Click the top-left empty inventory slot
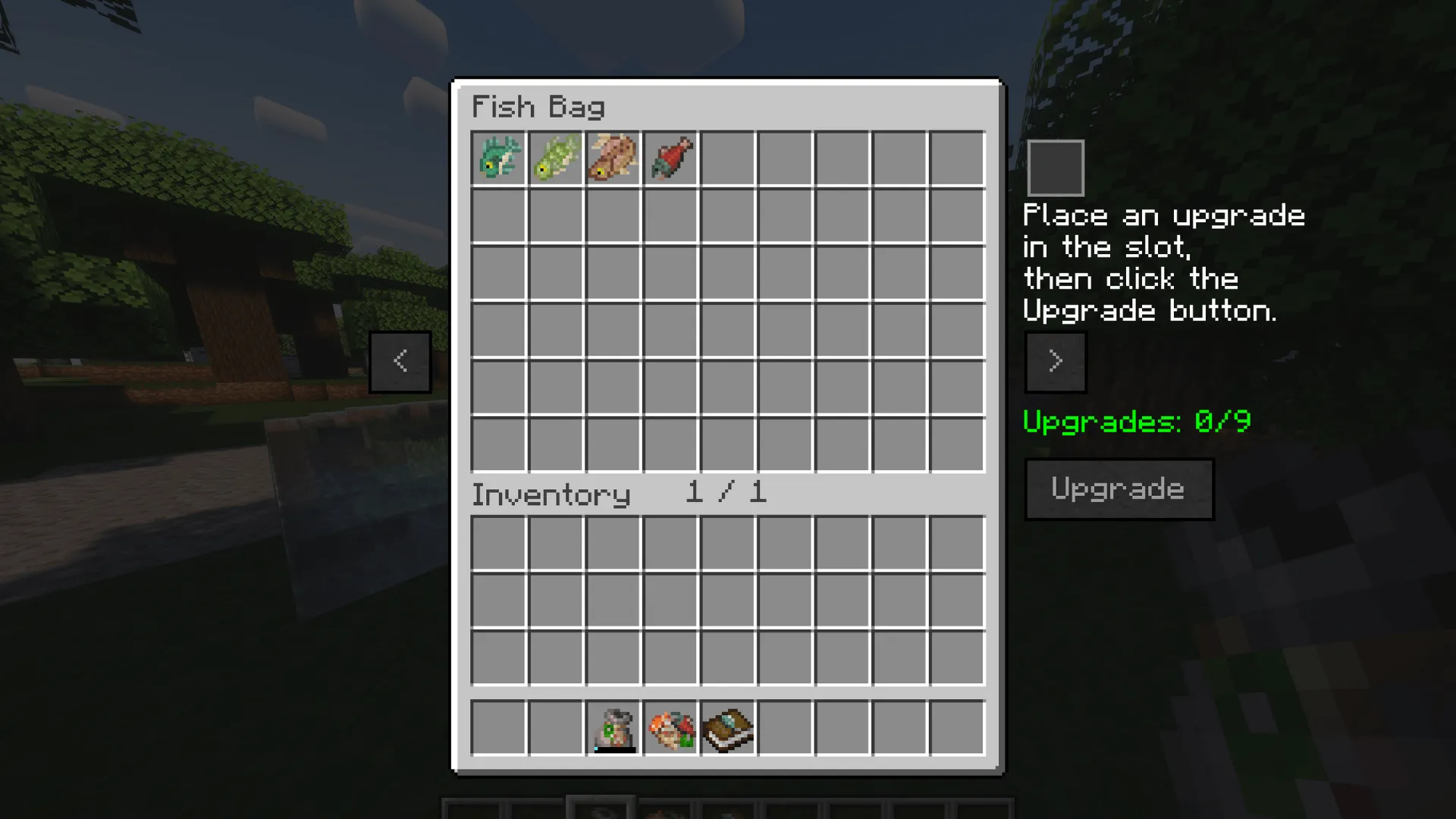Screen dimensions: 1456x819 click(x=498, y=541)
